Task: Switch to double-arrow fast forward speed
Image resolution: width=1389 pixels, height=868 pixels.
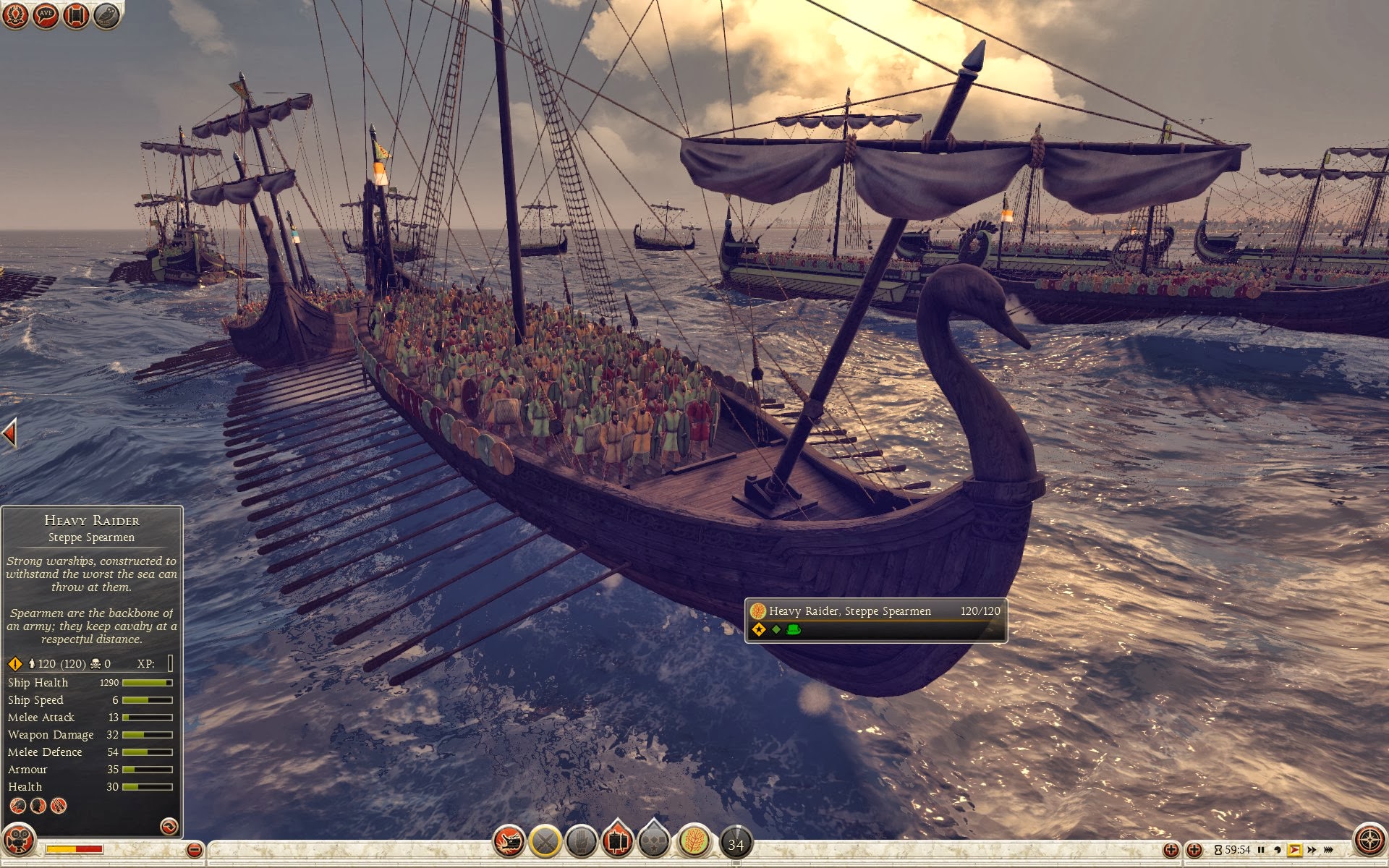Action: coord(1312,850)
